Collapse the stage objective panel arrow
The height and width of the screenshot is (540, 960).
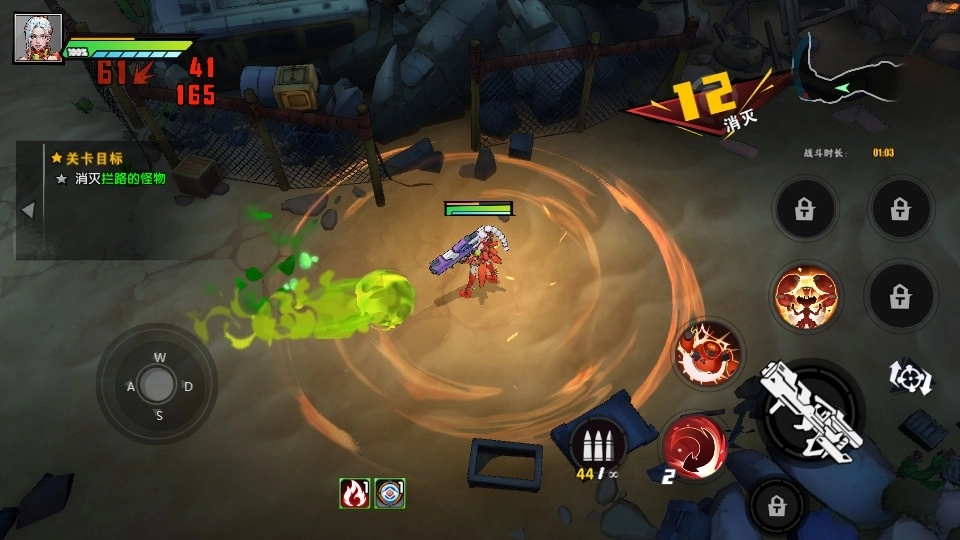point(28,210)
